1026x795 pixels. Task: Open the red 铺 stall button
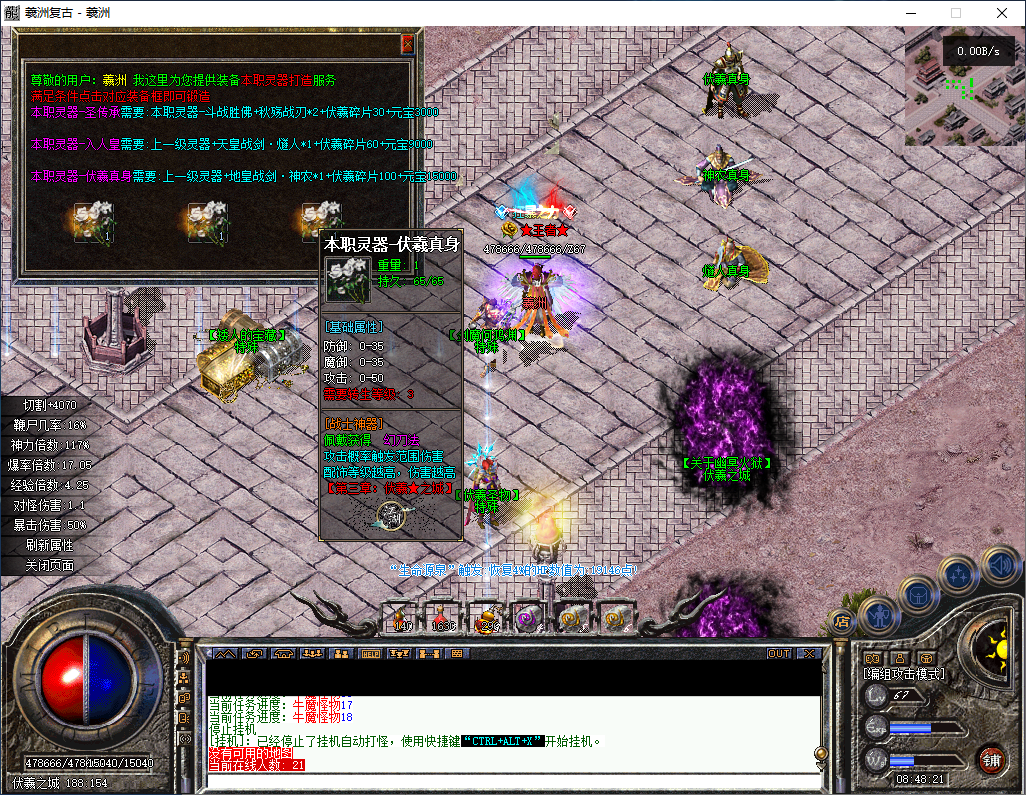pos(991,757)
